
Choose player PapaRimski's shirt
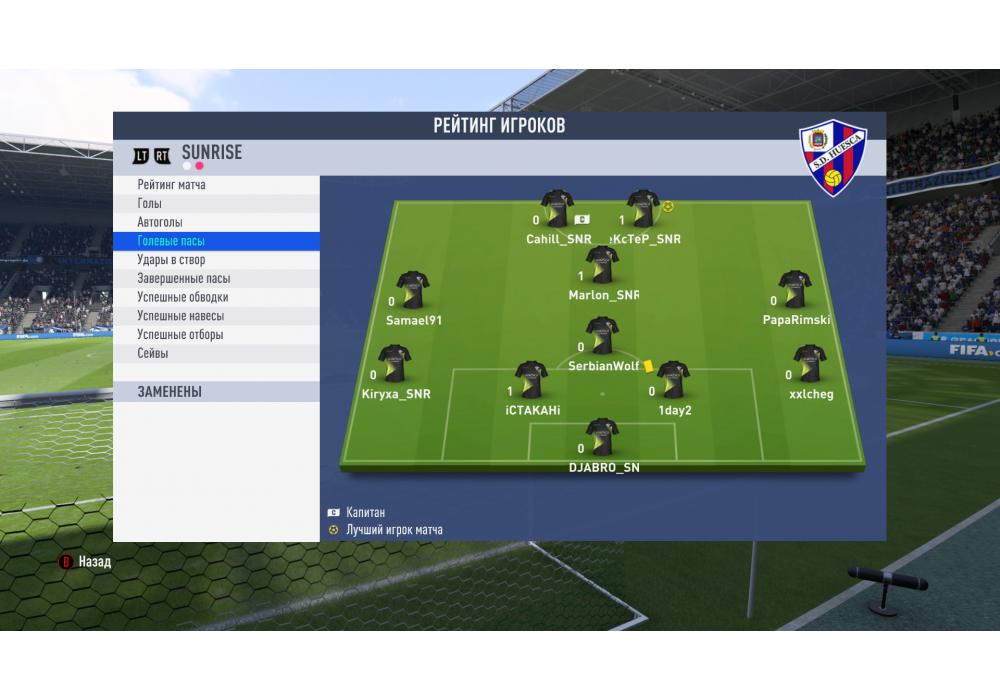(x=795, y=290)
